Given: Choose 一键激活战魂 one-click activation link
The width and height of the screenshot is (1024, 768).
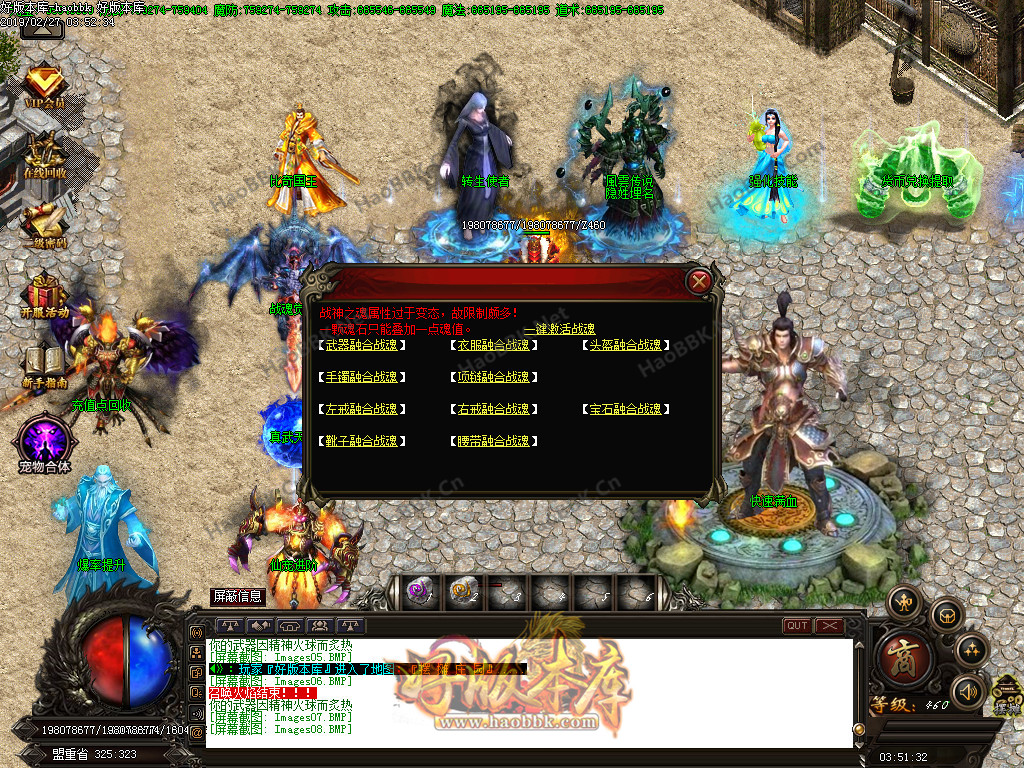Looking at the screenshot, I should [559, 329].
